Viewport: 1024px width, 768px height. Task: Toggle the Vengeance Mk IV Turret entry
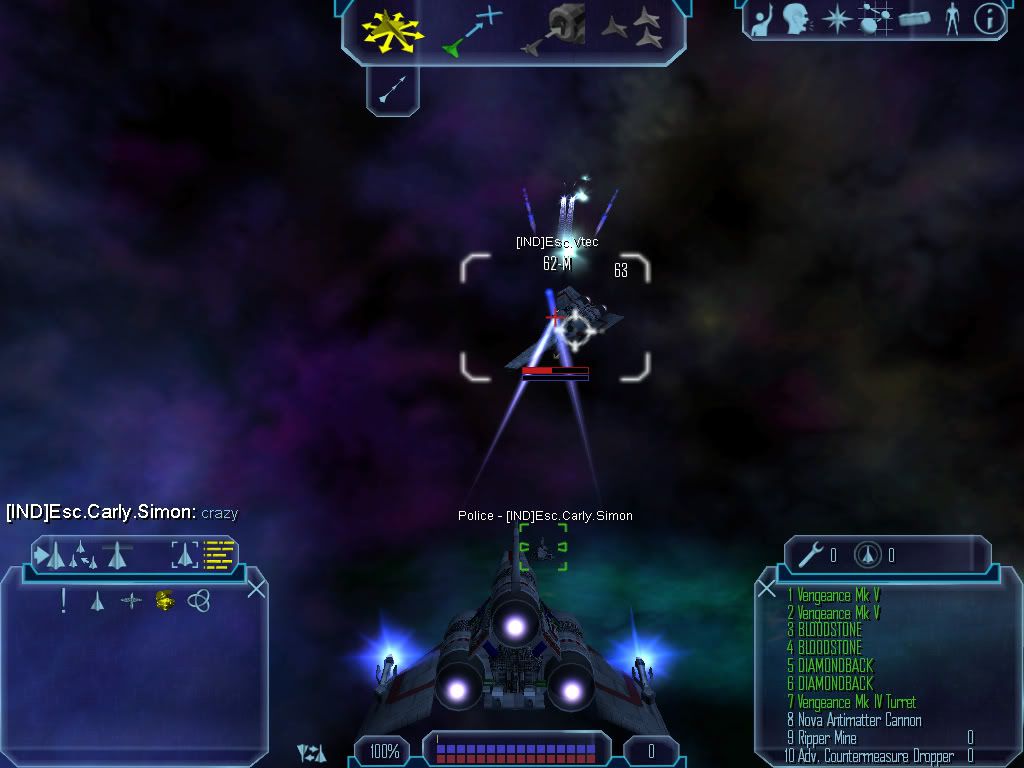[851, 702]
